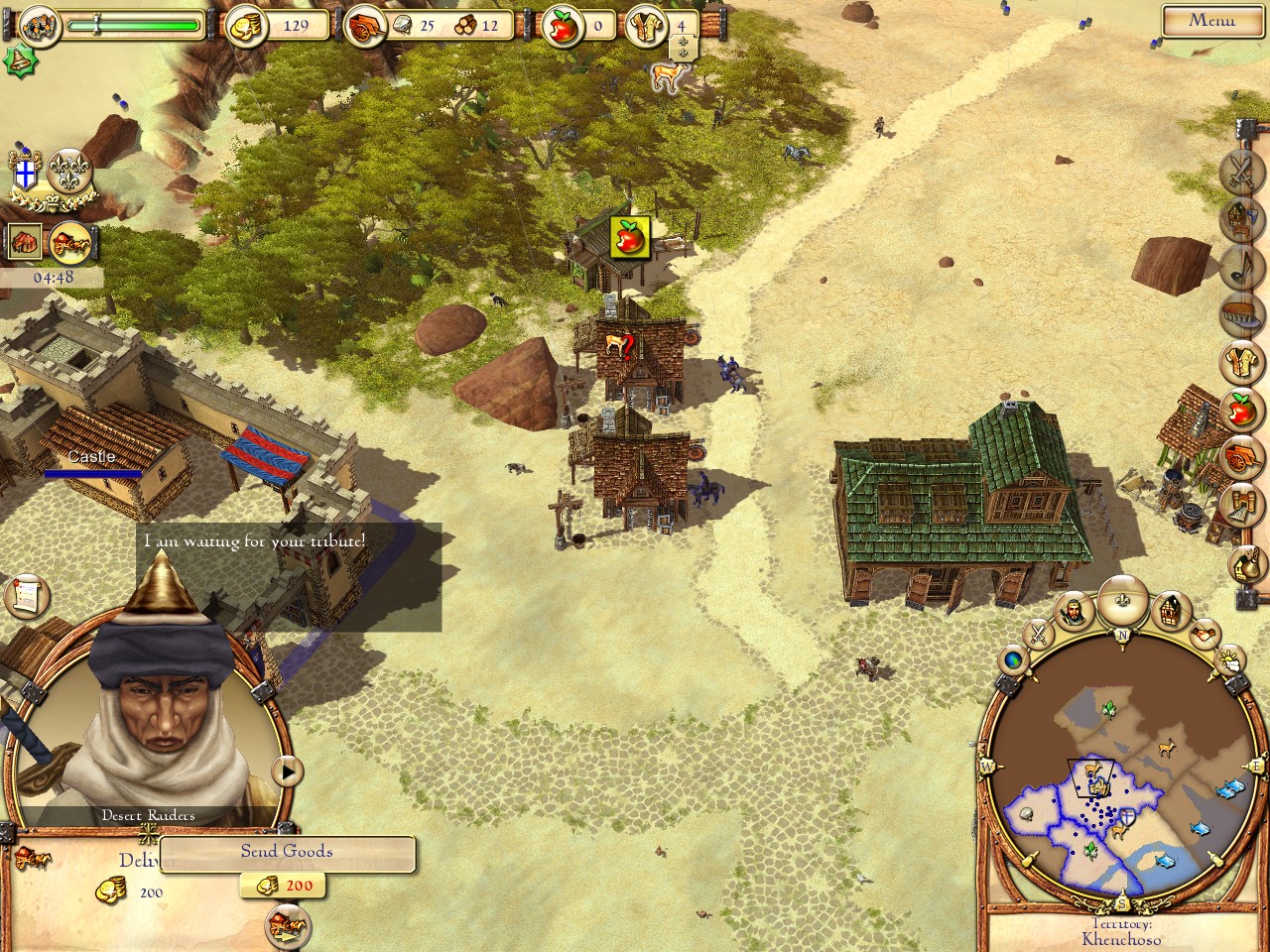Click the send goods cart button
Viewport: 1270px width, 952px height.
pos(288,927)
